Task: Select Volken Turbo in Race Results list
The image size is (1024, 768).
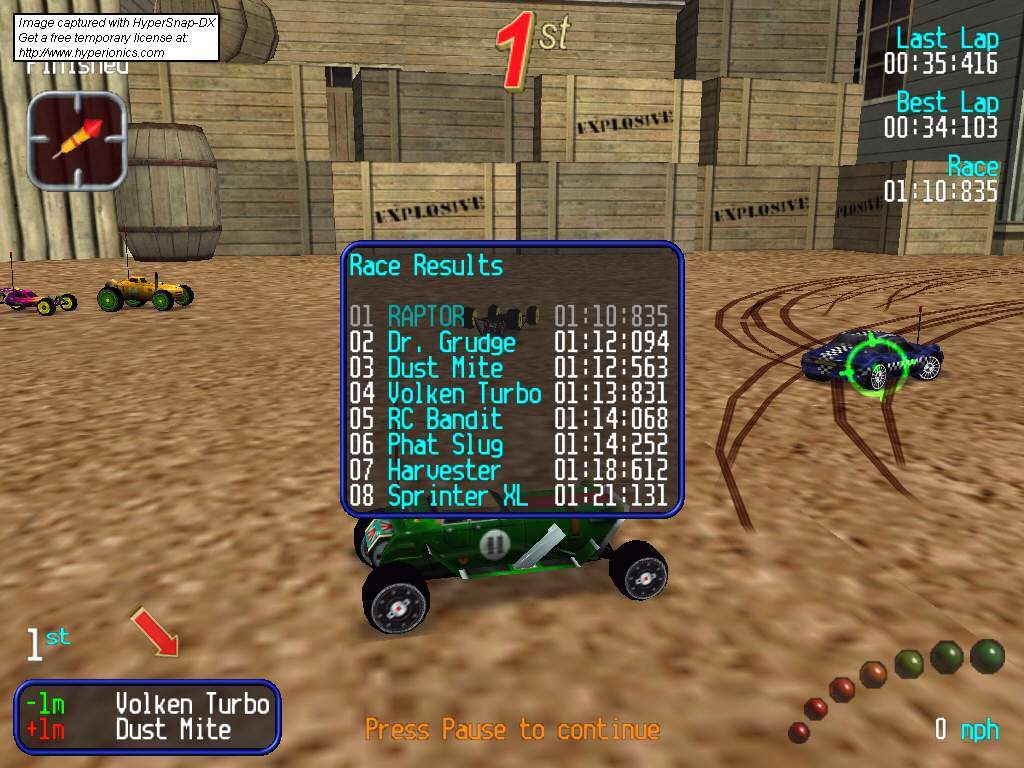Action: coord(508,394)
